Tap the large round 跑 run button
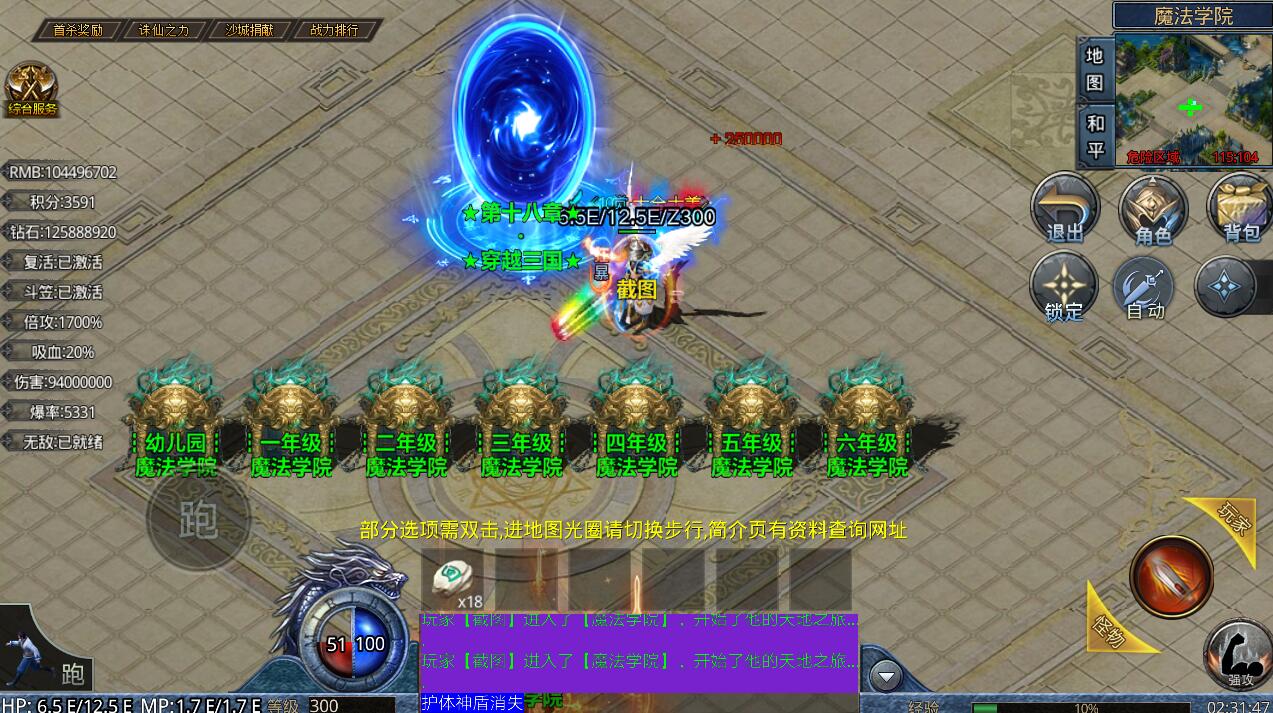This screenshot has height=713, width=1273. pyautogui.click(x=198, y=518)
